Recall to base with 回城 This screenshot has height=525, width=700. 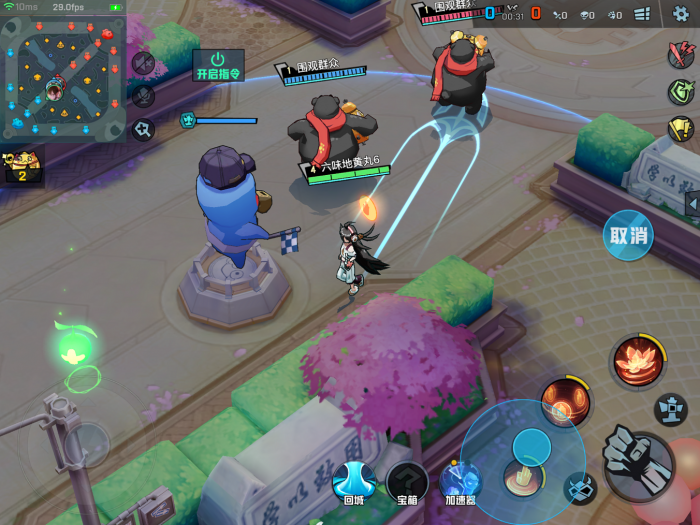[x=353, y=482]
